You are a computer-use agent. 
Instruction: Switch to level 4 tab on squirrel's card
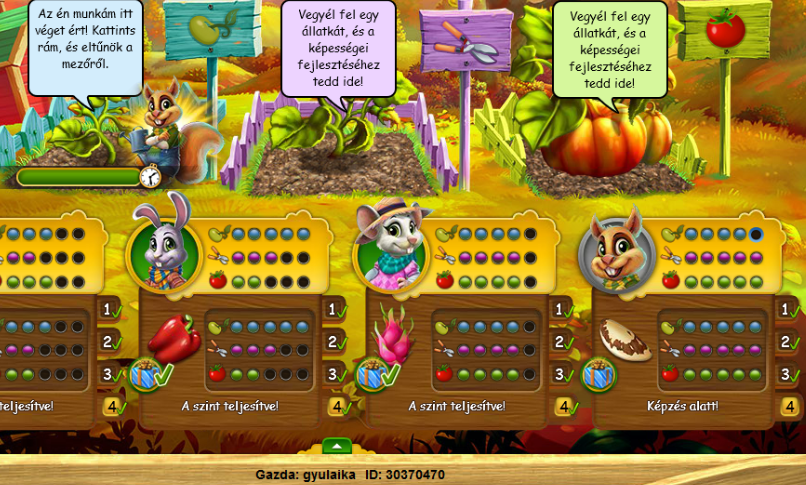[x=791, y=407]
